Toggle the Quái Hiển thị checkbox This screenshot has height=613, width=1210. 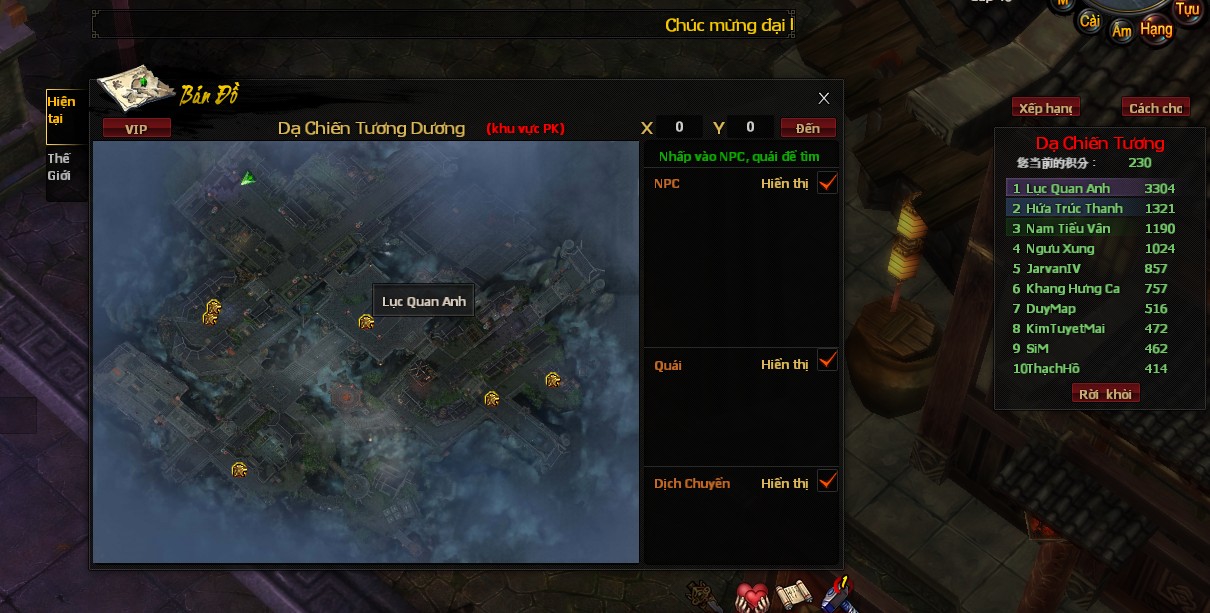(827, 360)
